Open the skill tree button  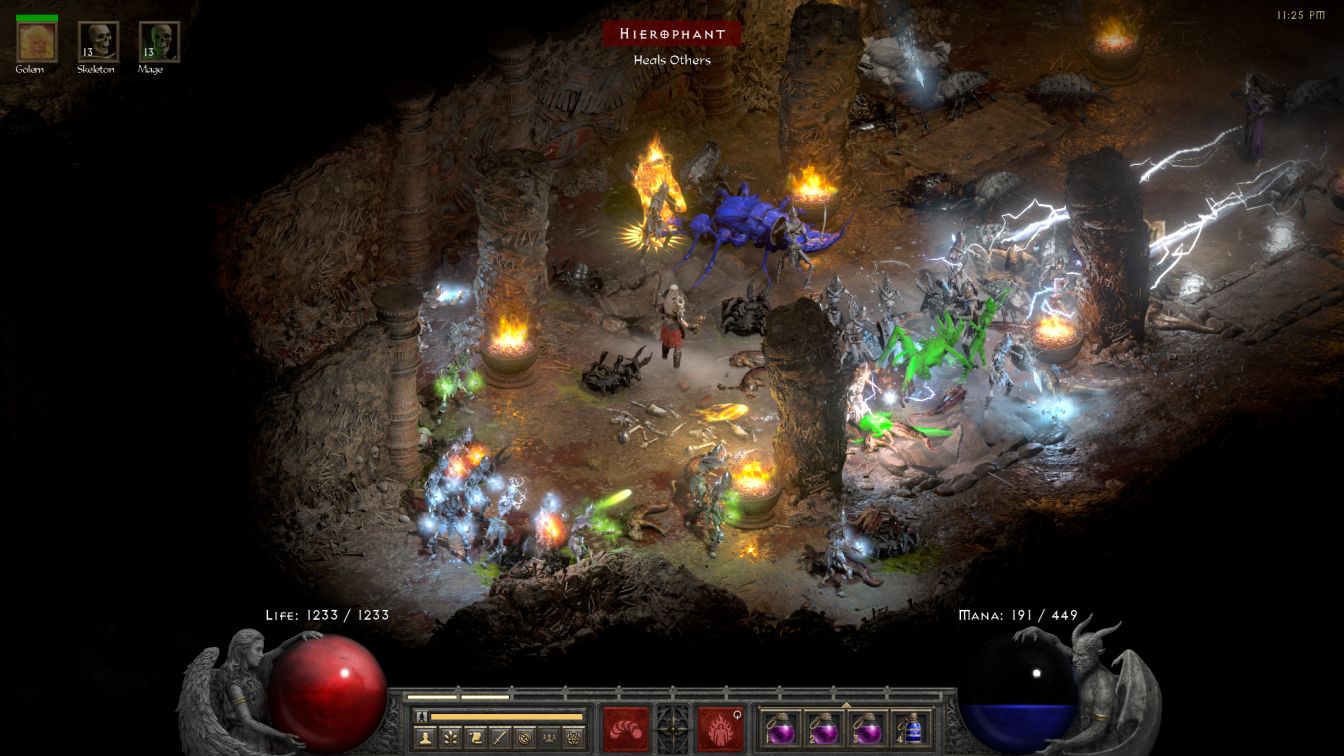coord(449,738)
